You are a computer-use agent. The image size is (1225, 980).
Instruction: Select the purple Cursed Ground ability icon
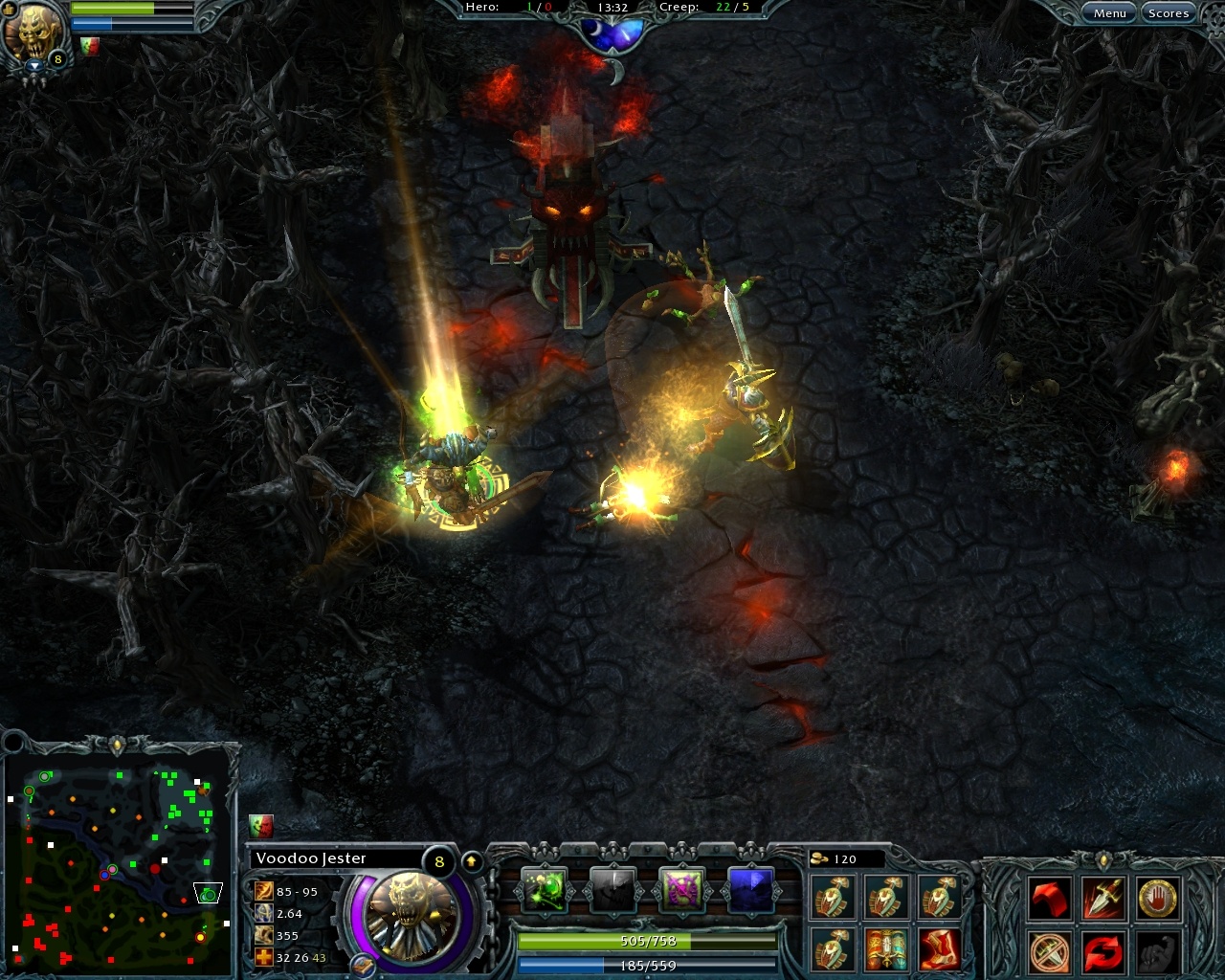[681, 888]
